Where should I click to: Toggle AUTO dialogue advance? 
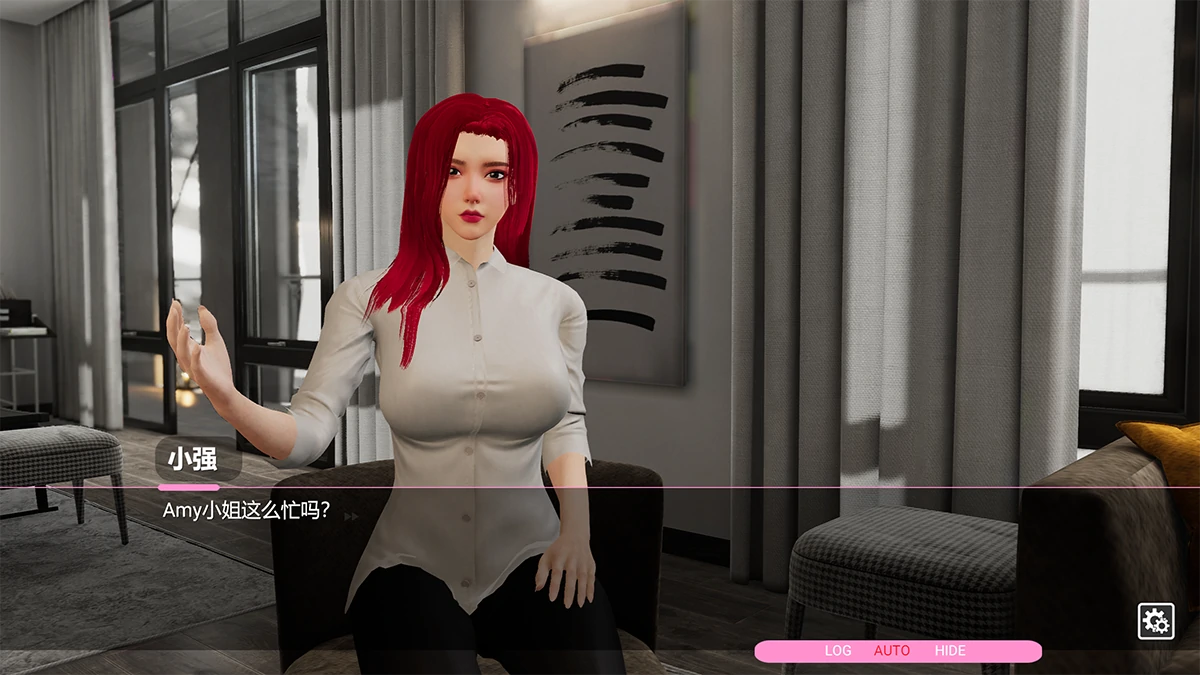tap(892, 651)
